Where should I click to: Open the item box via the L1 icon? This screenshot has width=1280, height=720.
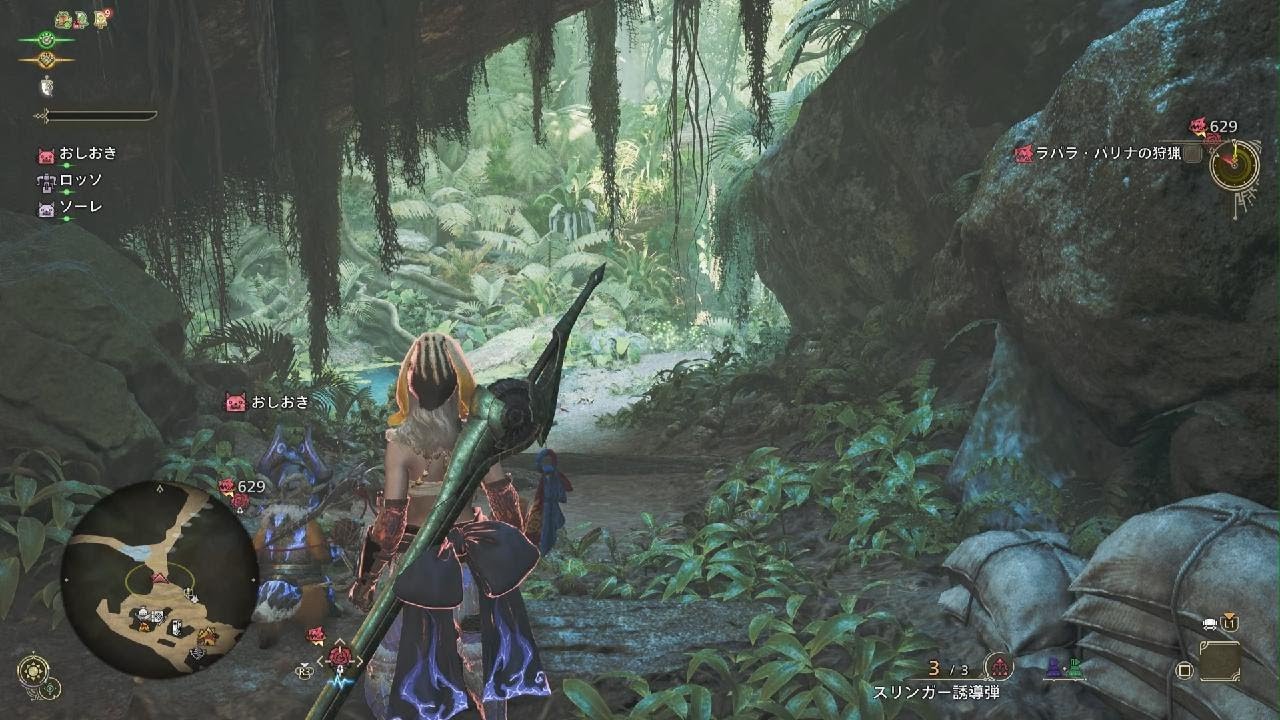(1230, 623)
